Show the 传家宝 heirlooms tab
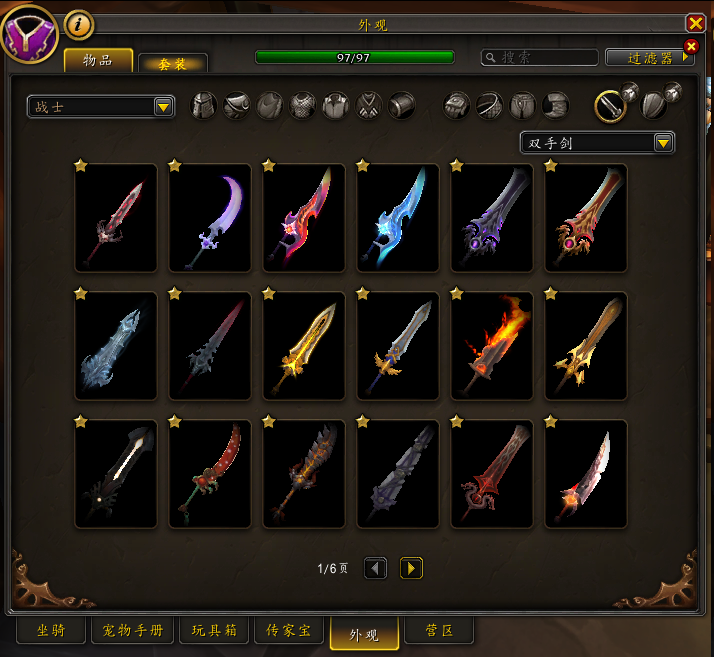This screenshot has width=714, height=657. pos(288,631)
